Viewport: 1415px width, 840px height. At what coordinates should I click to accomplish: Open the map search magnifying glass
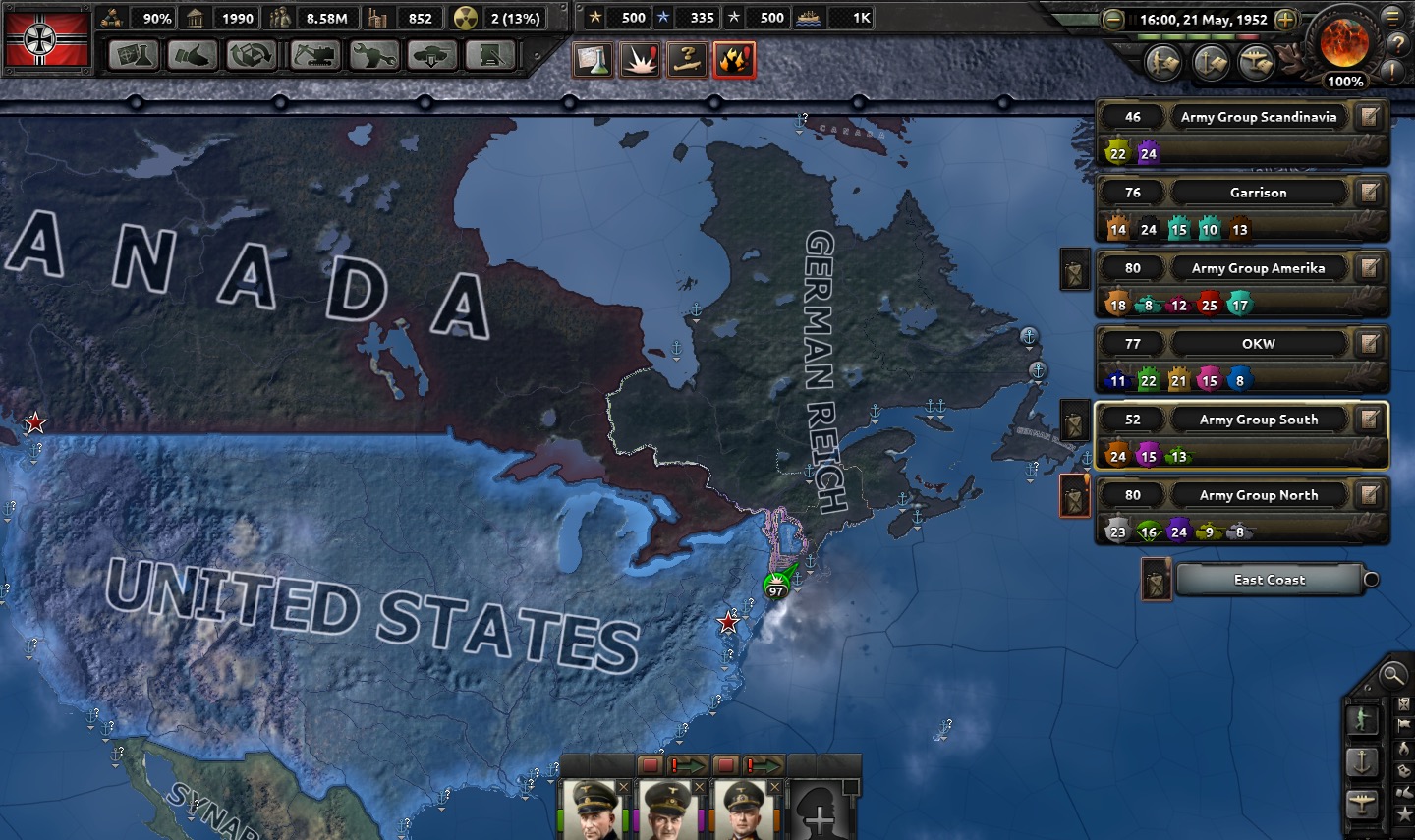(x=1392, y=675)
